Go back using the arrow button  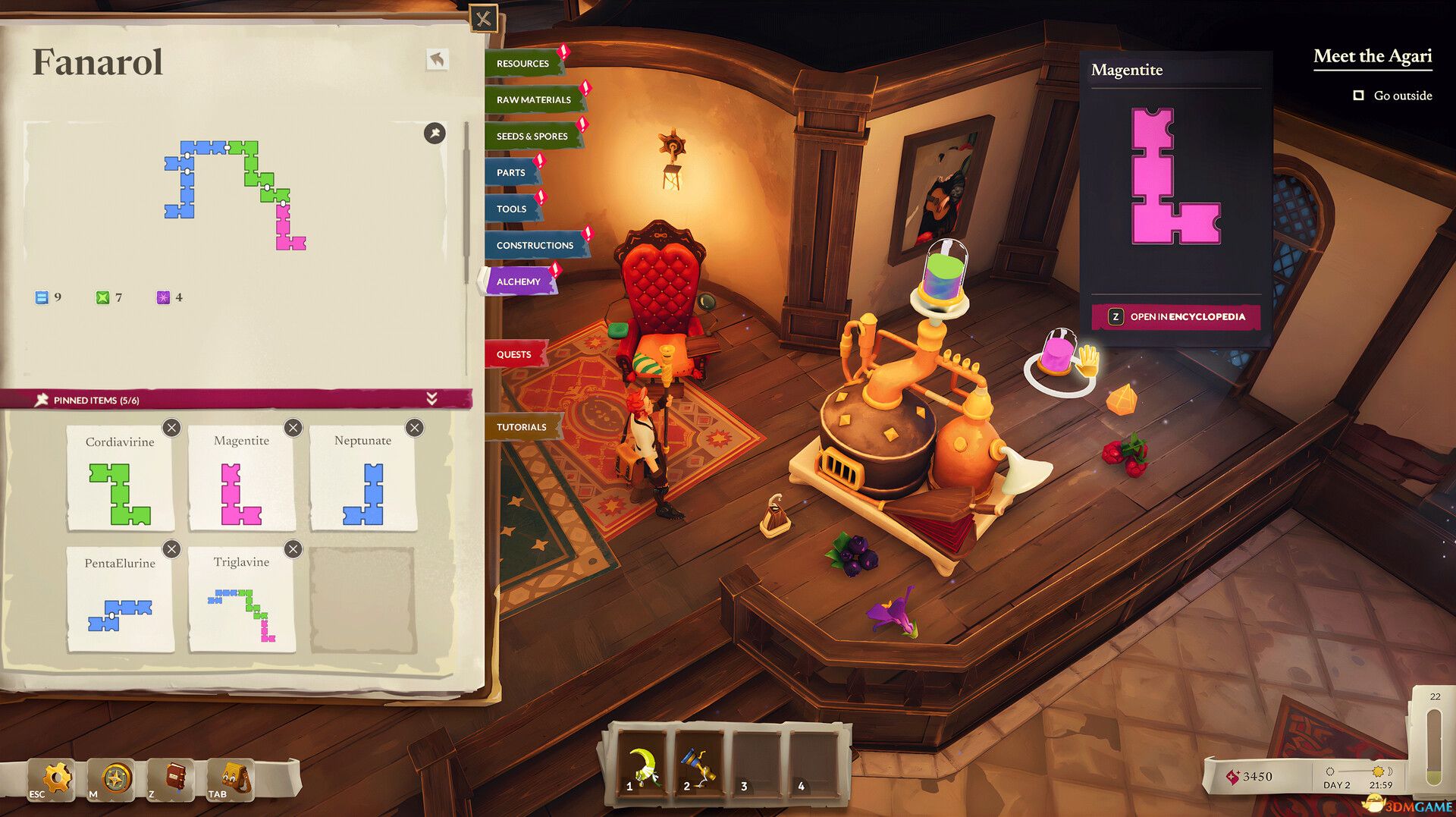(x=438, y=59)
